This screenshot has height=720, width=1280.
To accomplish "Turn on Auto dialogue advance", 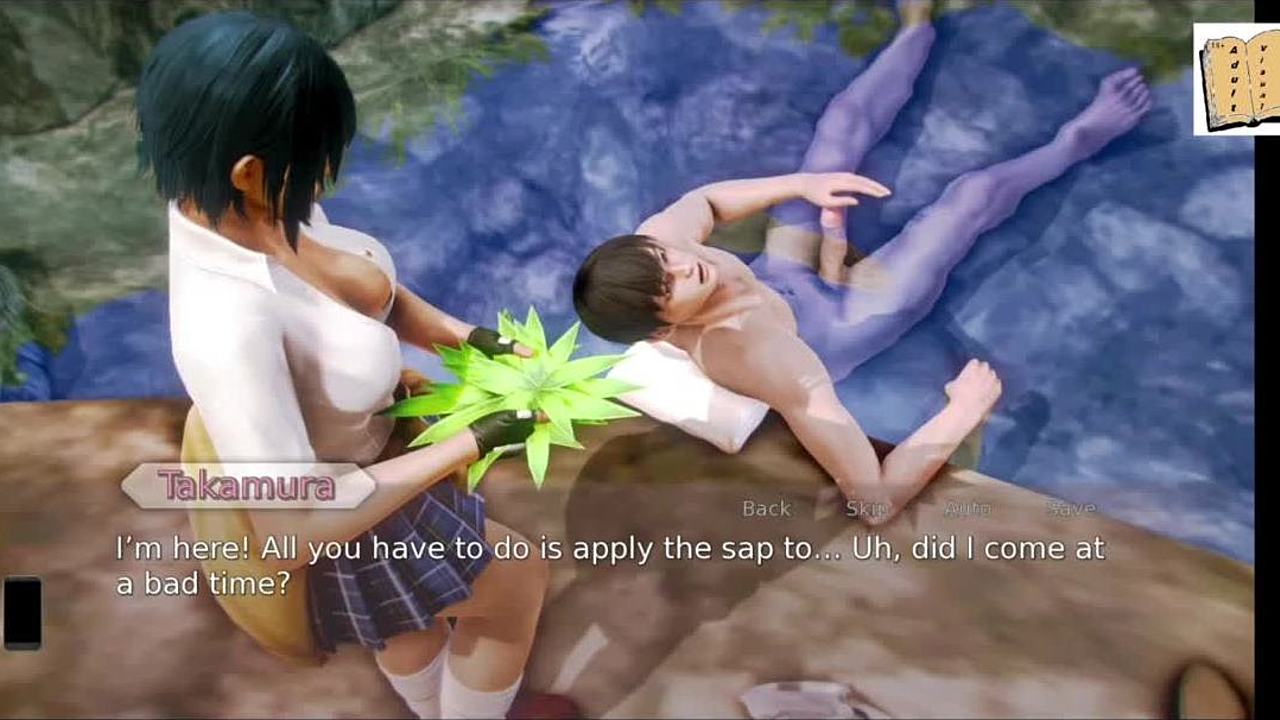I will click(967, 508).
